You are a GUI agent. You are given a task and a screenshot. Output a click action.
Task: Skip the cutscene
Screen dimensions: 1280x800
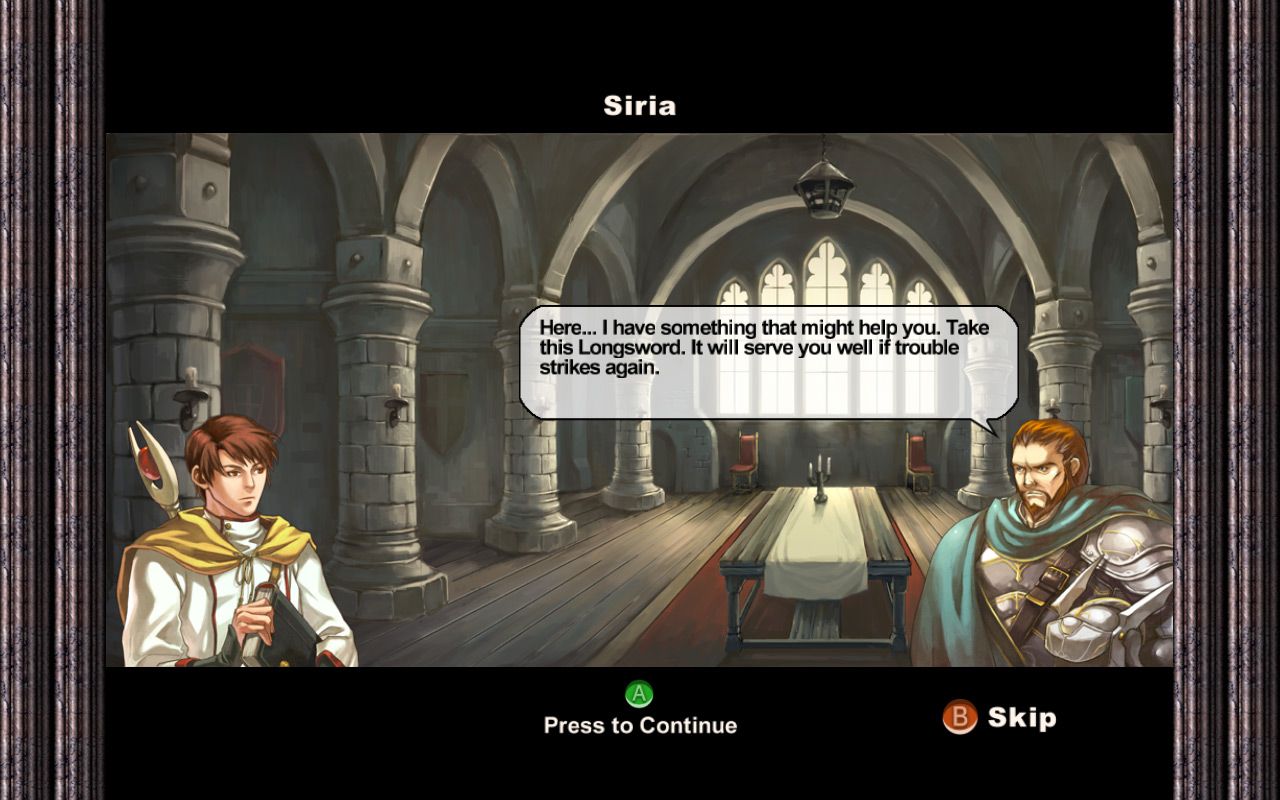(x=1022, y=717)
